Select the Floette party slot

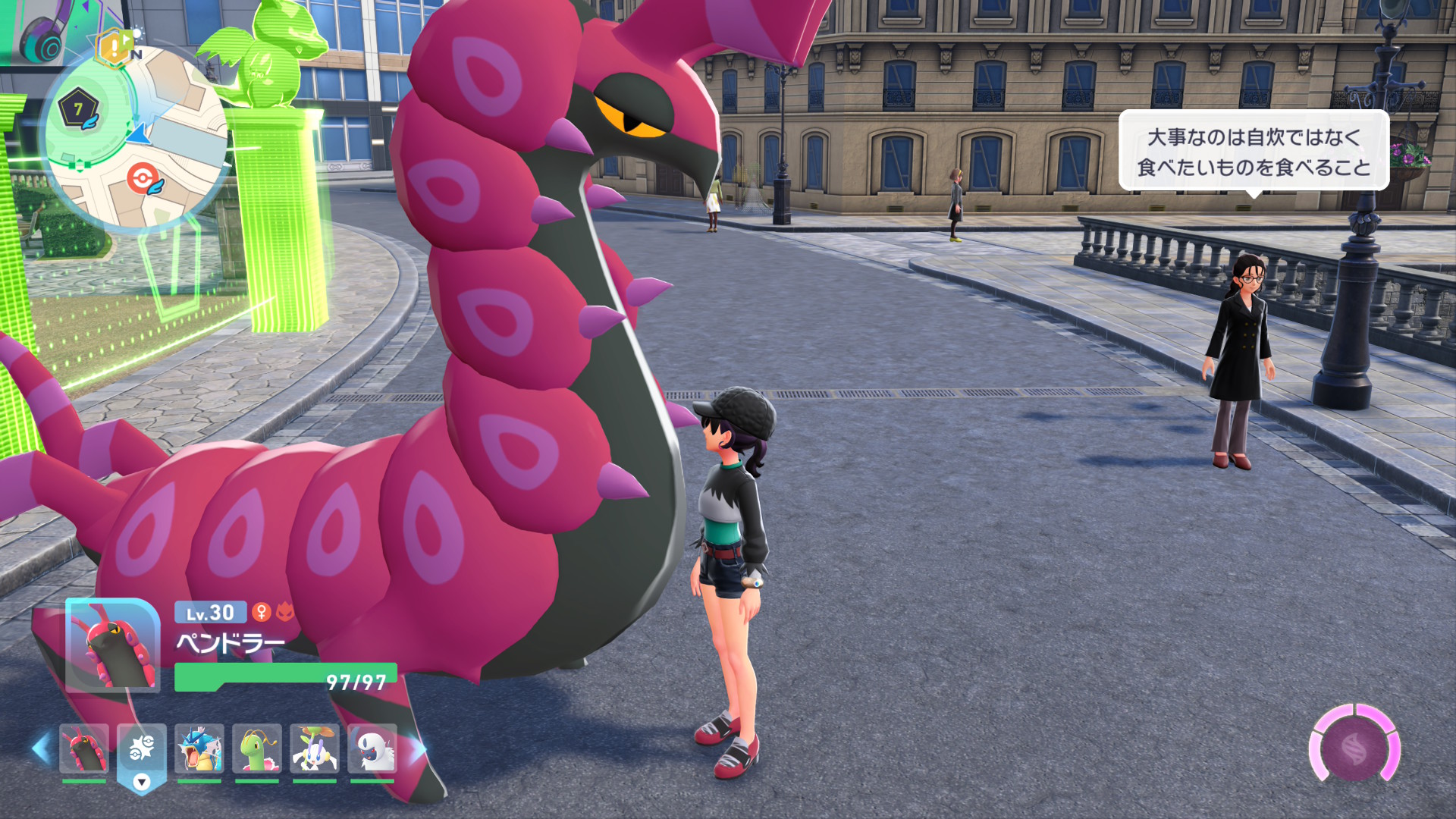coord(315,748)
